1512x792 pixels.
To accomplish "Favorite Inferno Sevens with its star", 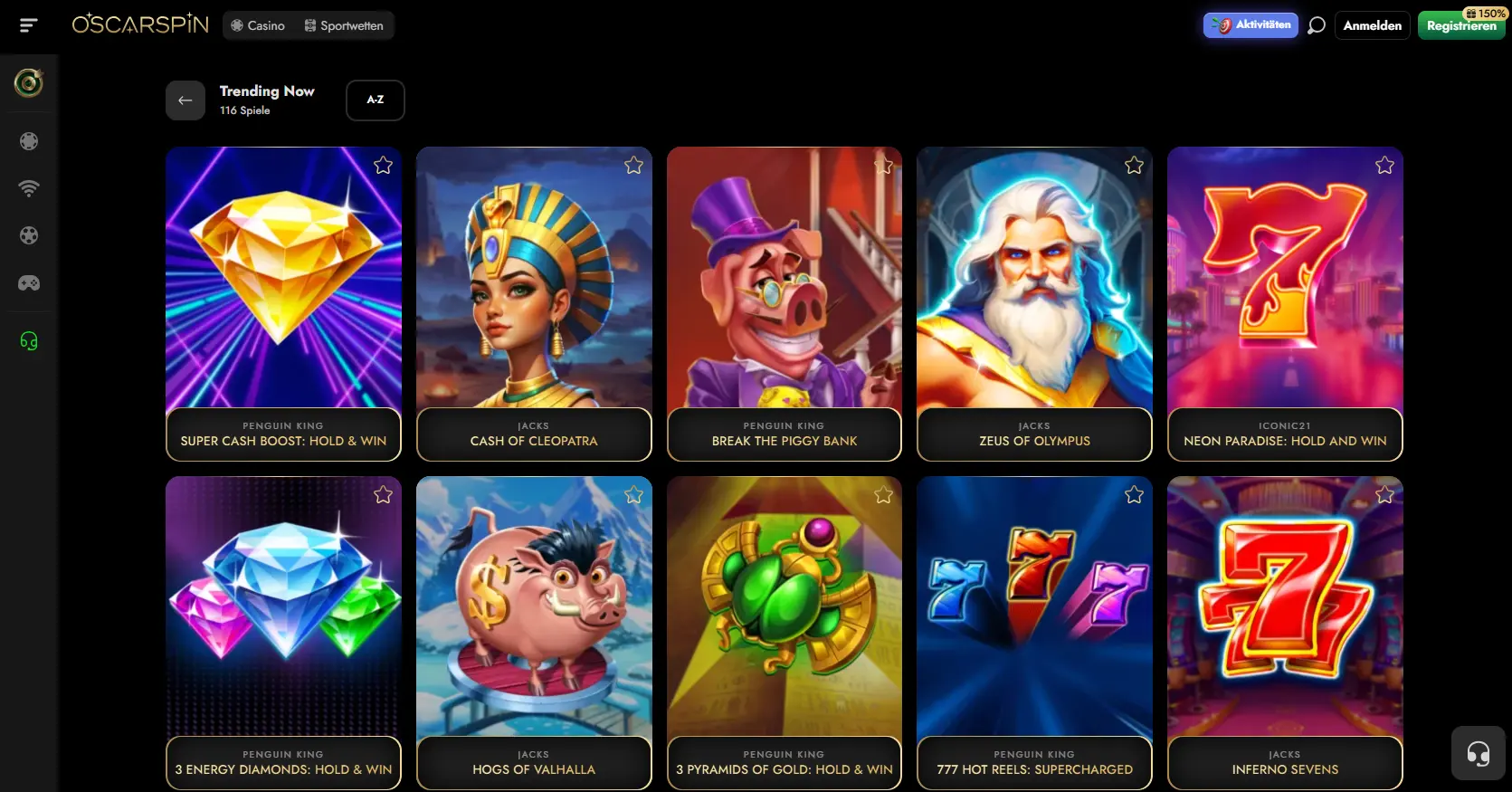I will click(1384, 495).
